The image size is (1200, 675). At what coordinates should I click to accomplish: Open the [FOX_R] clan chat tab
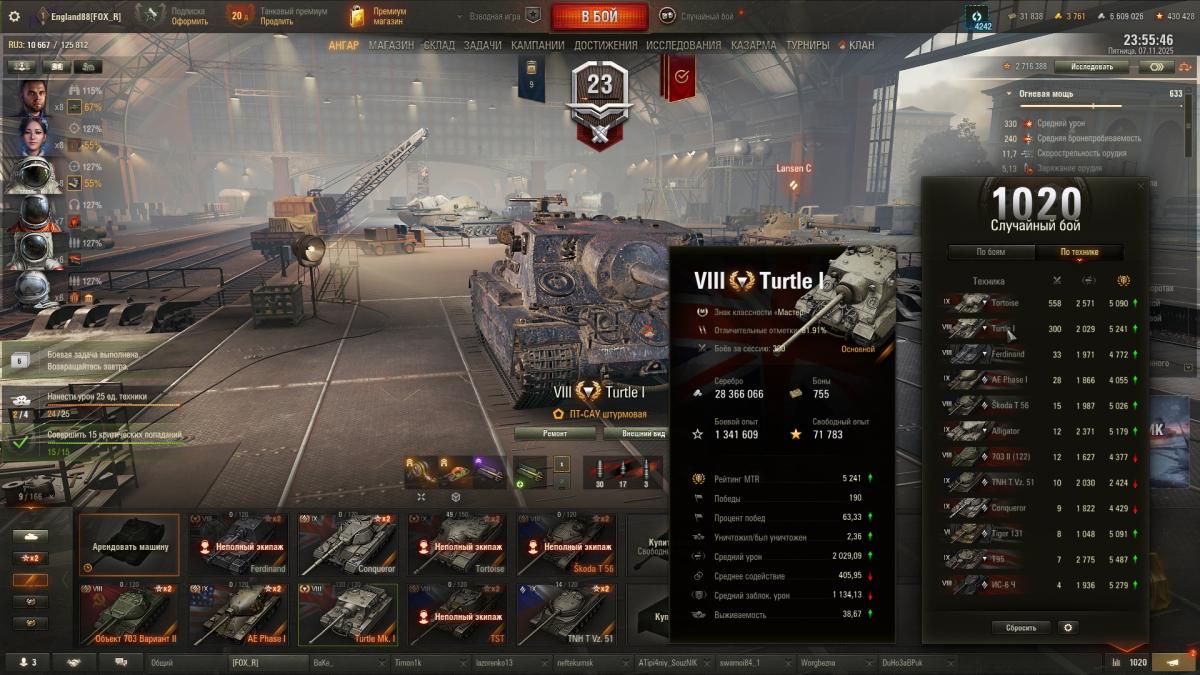pyautogui.click(x=266, y=662)
